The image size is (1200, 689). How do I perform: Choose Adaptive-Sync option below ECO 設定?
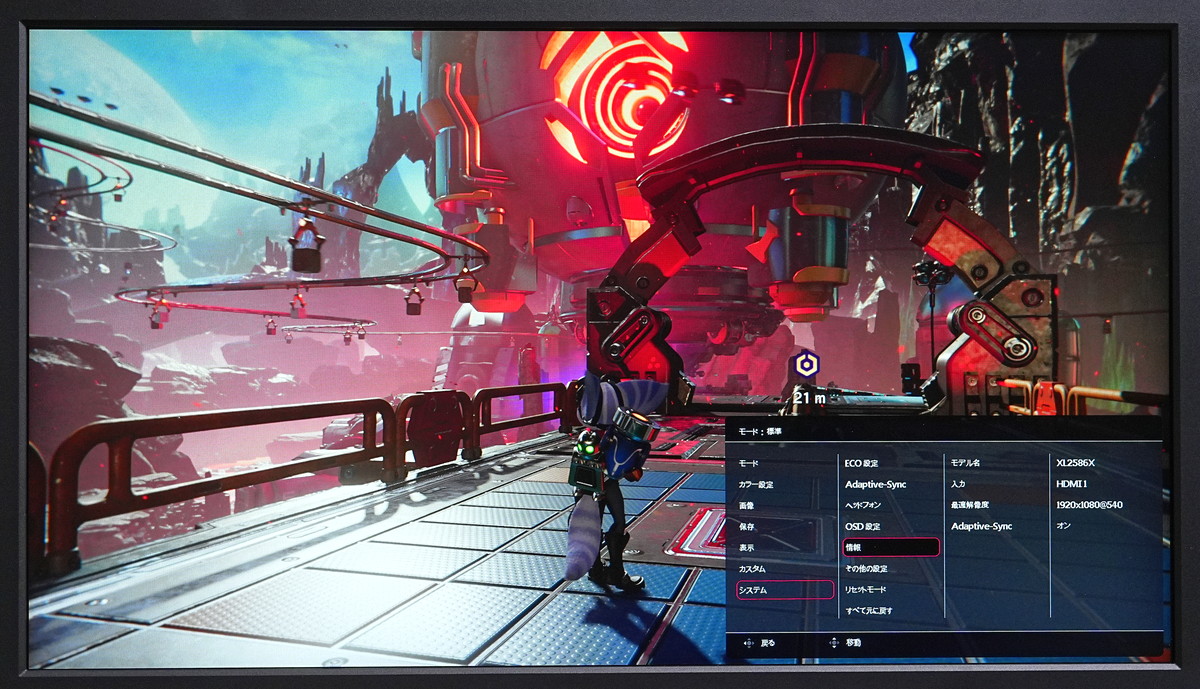[x=875, y=485]
